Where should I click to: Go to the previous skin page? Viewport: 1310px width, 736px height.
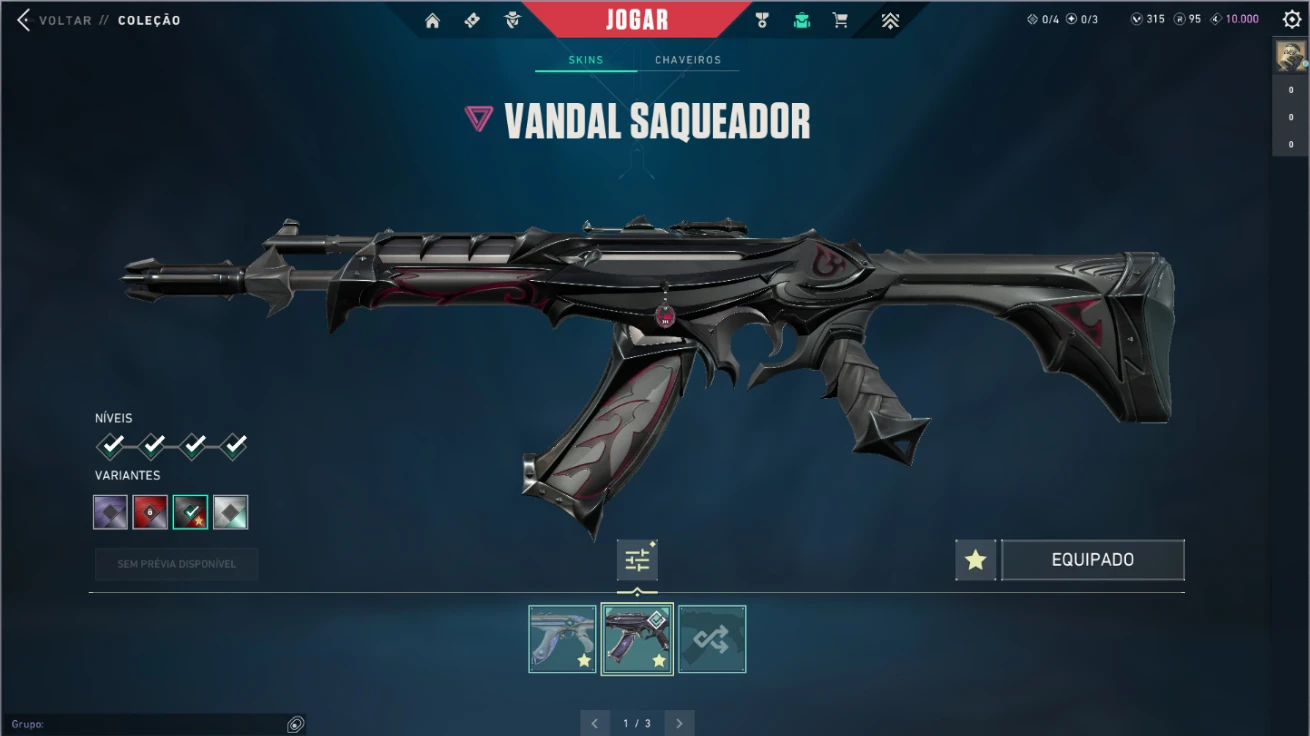pos(594,723)
